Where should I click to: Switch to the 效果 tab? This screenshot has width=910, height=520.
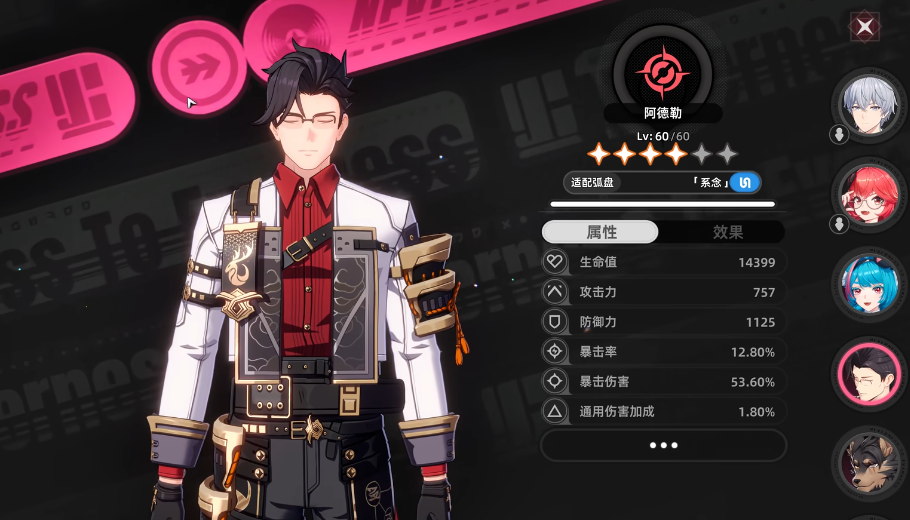point(727,232)
